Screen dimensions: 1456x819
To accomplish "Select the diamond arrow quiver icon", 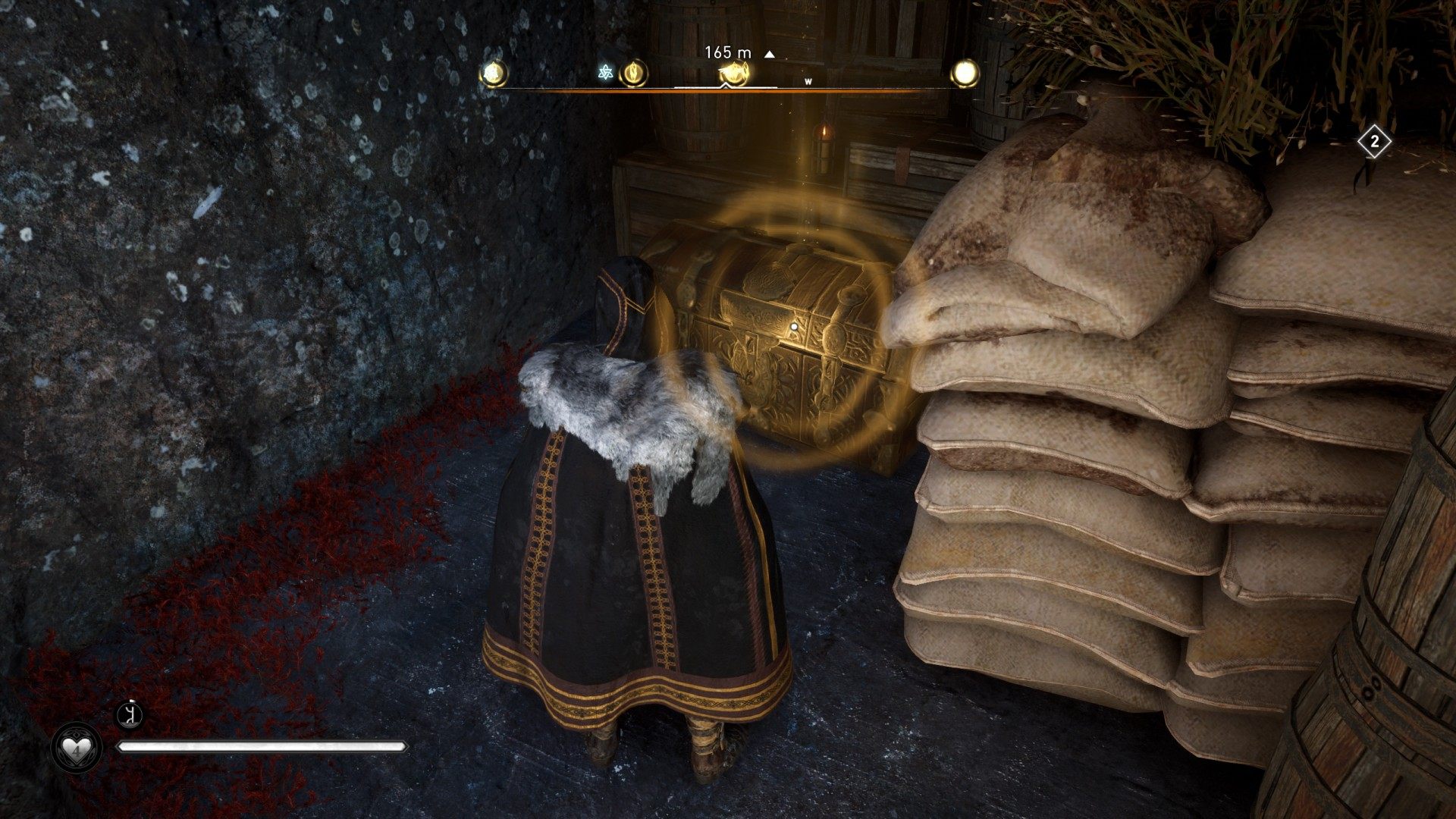I will (x=1373, y=142).
